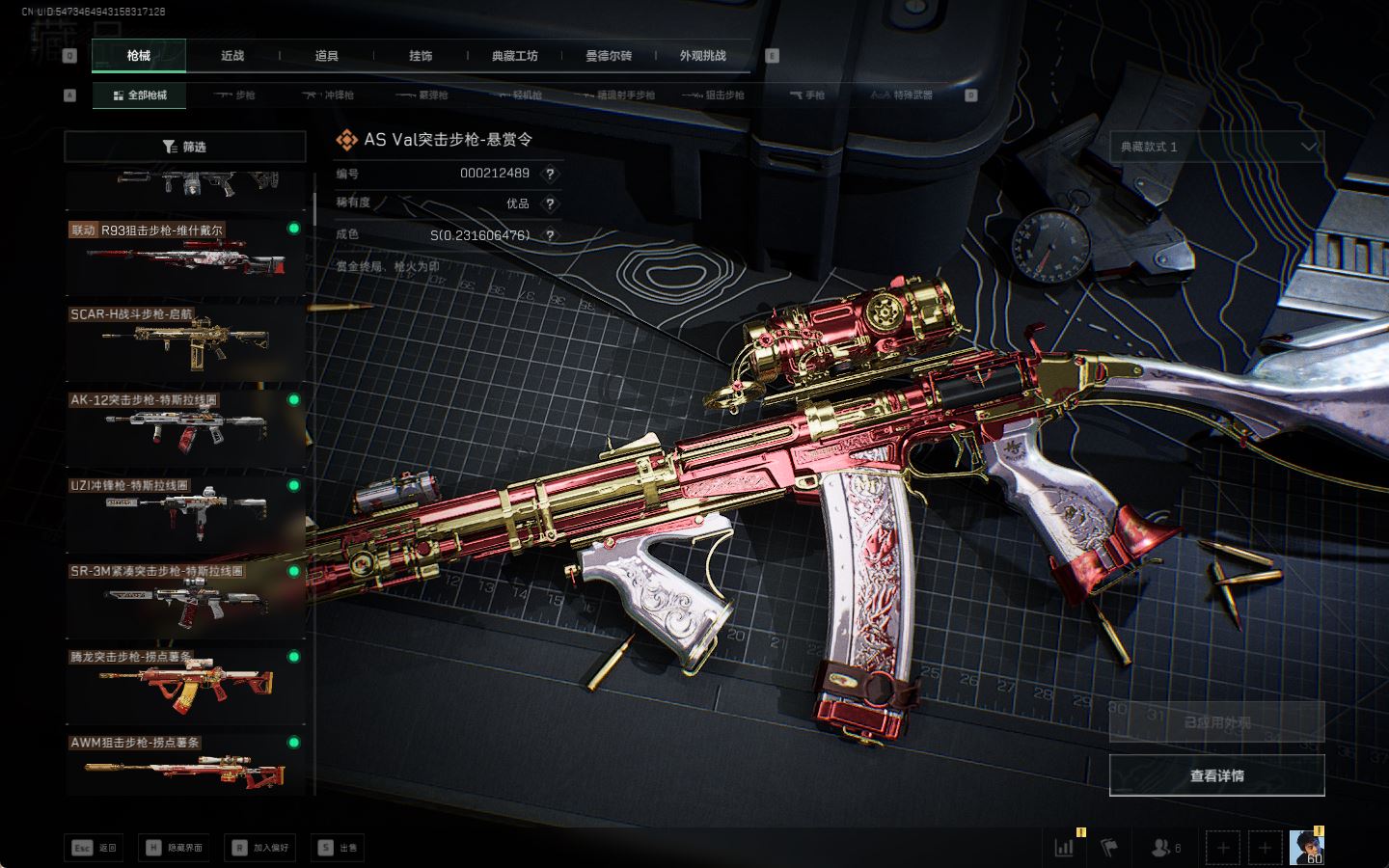The image size is (1389, 868).
Task: Switch to the 近战 melee tab
Action: pos(232,56)
